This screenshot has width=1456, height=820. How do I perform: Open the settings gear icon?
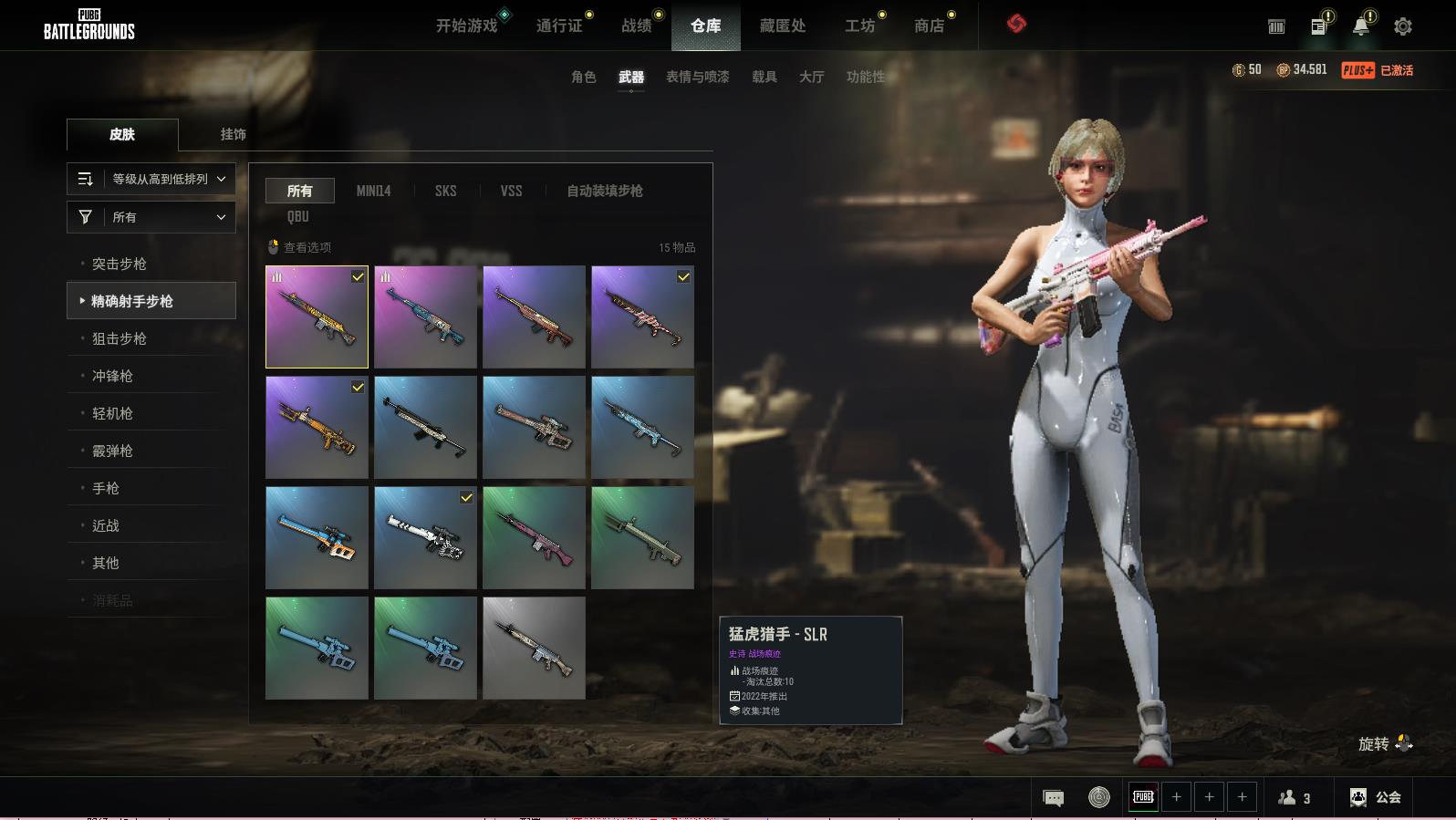[x=1403, y=26]
